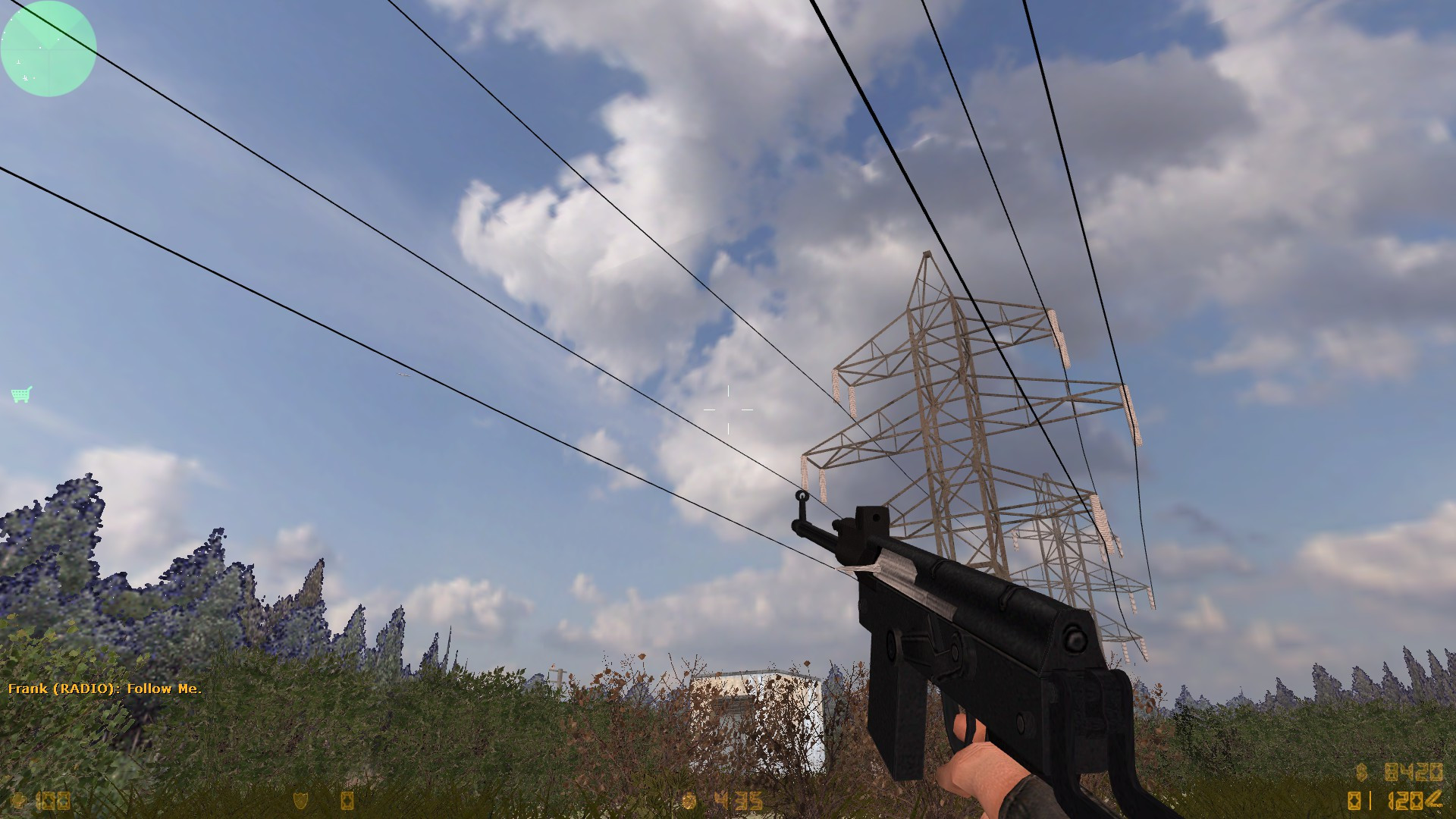Click the upper sector of the radar wheel
Screen dimensions: 1456x819
tap(48, 27)
